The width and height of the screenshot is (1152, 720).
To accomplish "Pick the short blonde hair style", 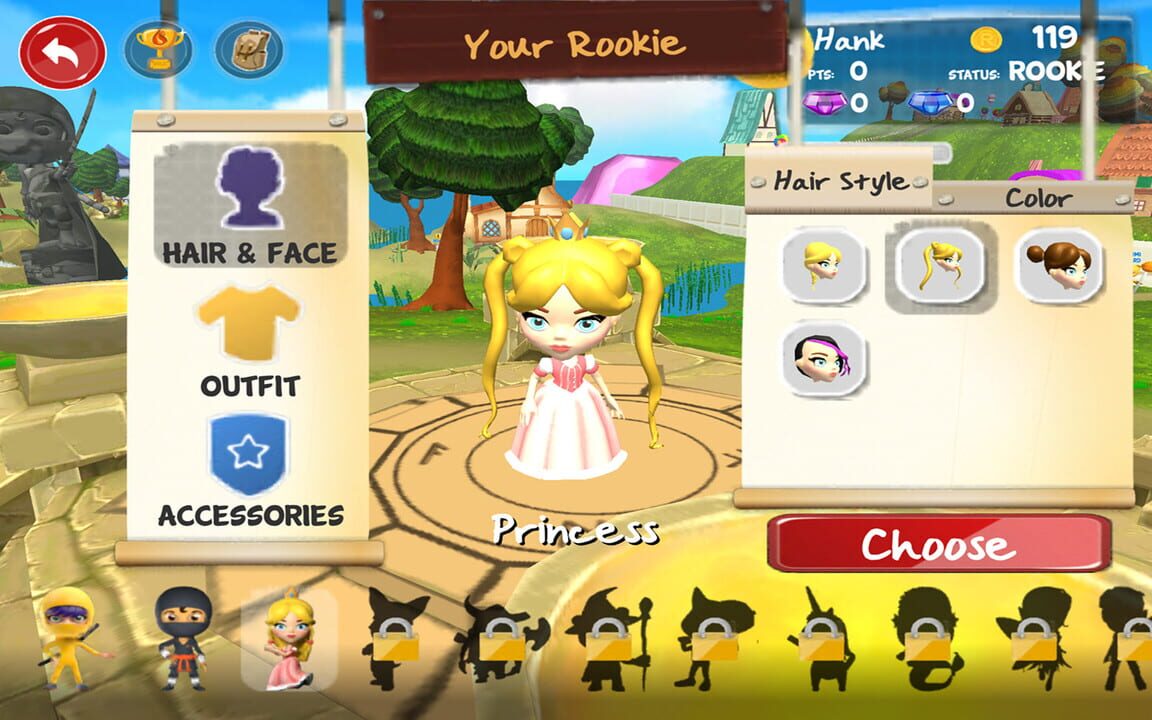I will point(824,265).
